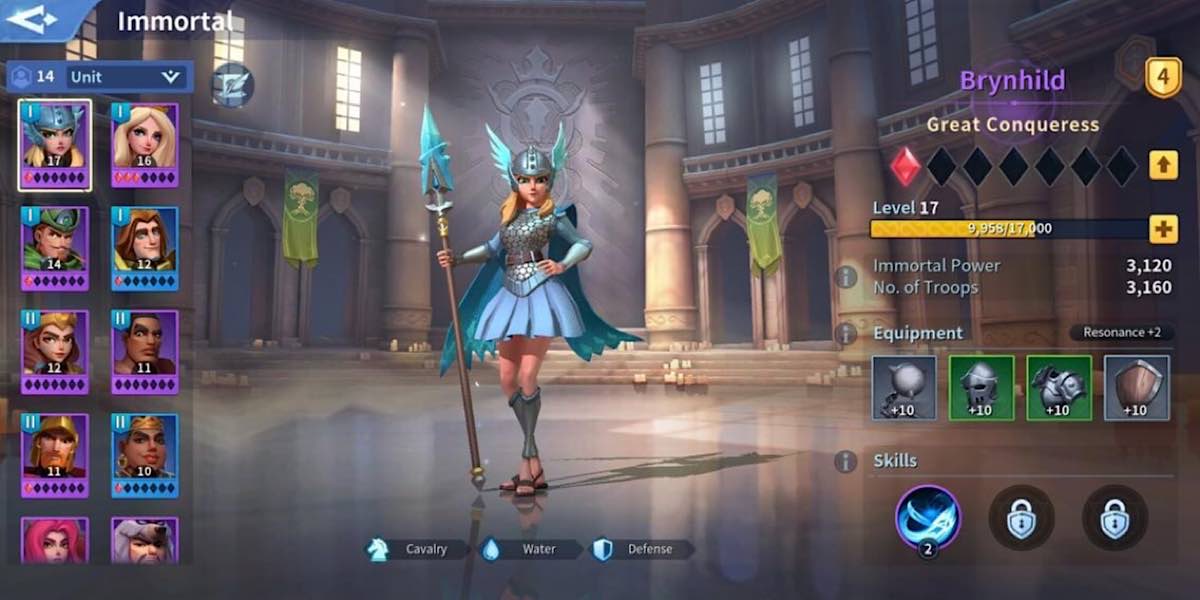
Task: Go back using the arrow button
Action: [x=38, y=20]
